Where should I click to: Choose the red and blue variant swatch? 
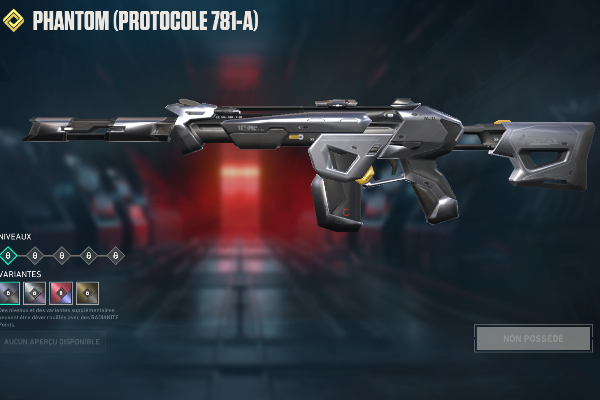pos(61,293)
